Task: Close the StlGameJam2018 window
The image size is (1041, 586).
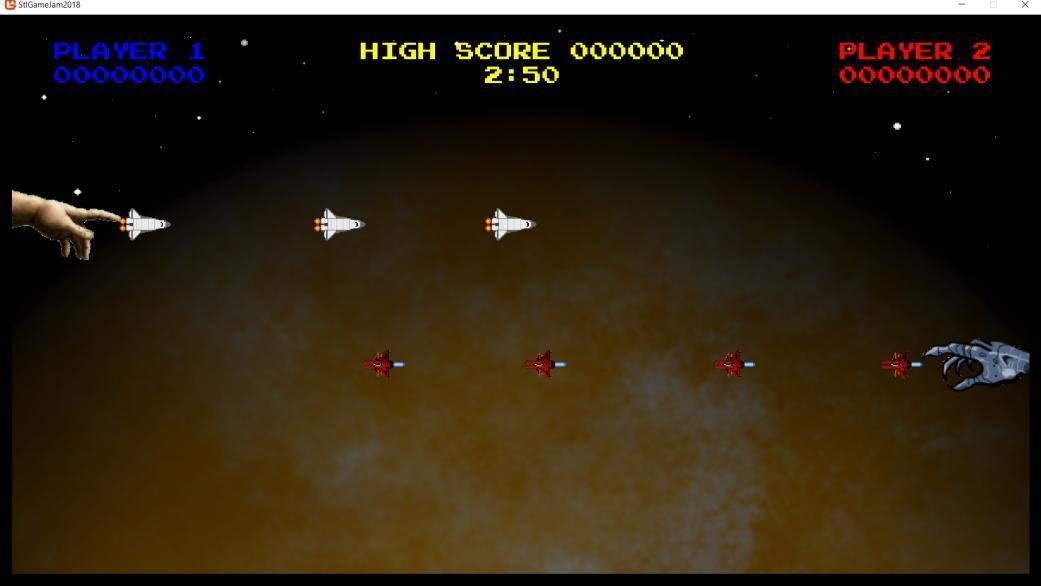Action: coord(1024,5)
